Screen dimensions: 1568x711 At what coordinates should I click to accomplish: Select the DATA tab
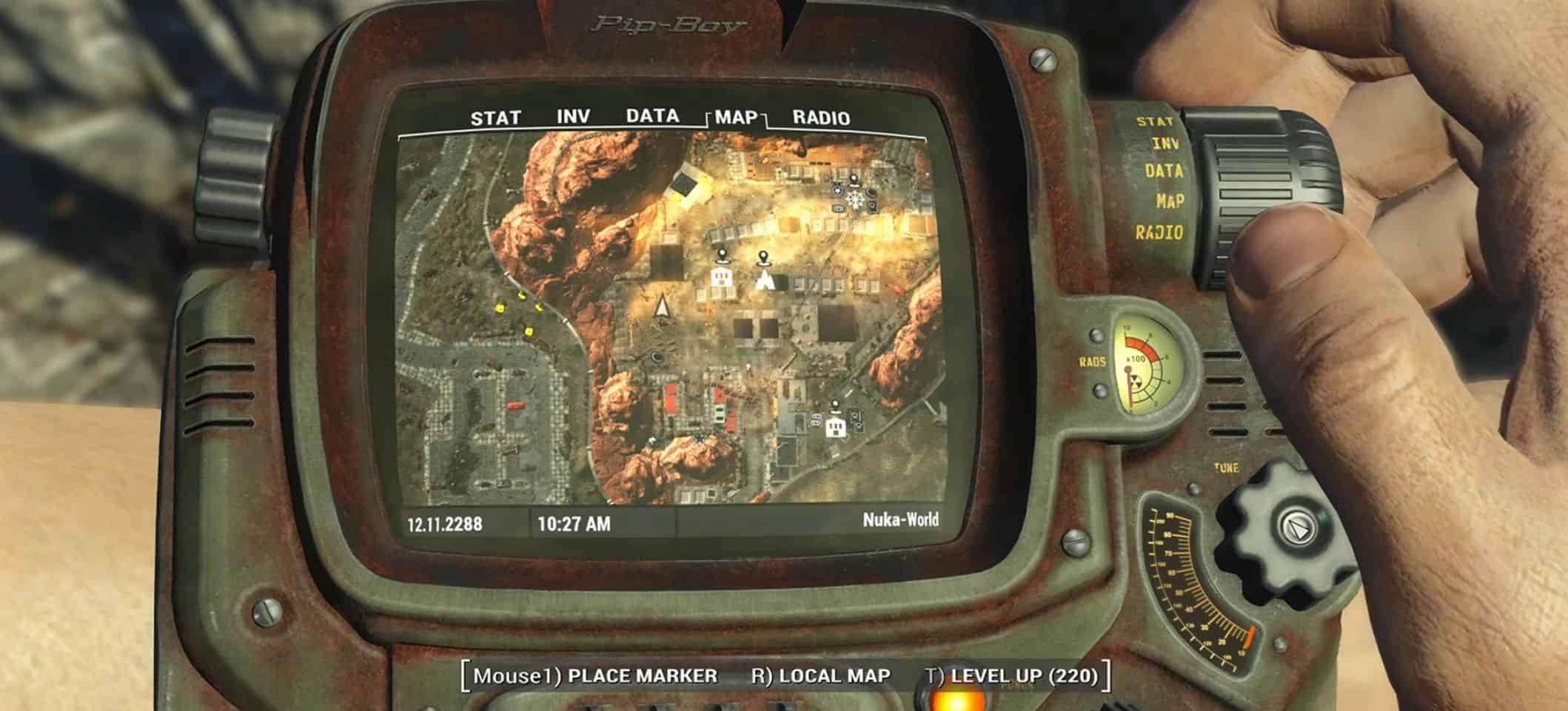[652, 116]
